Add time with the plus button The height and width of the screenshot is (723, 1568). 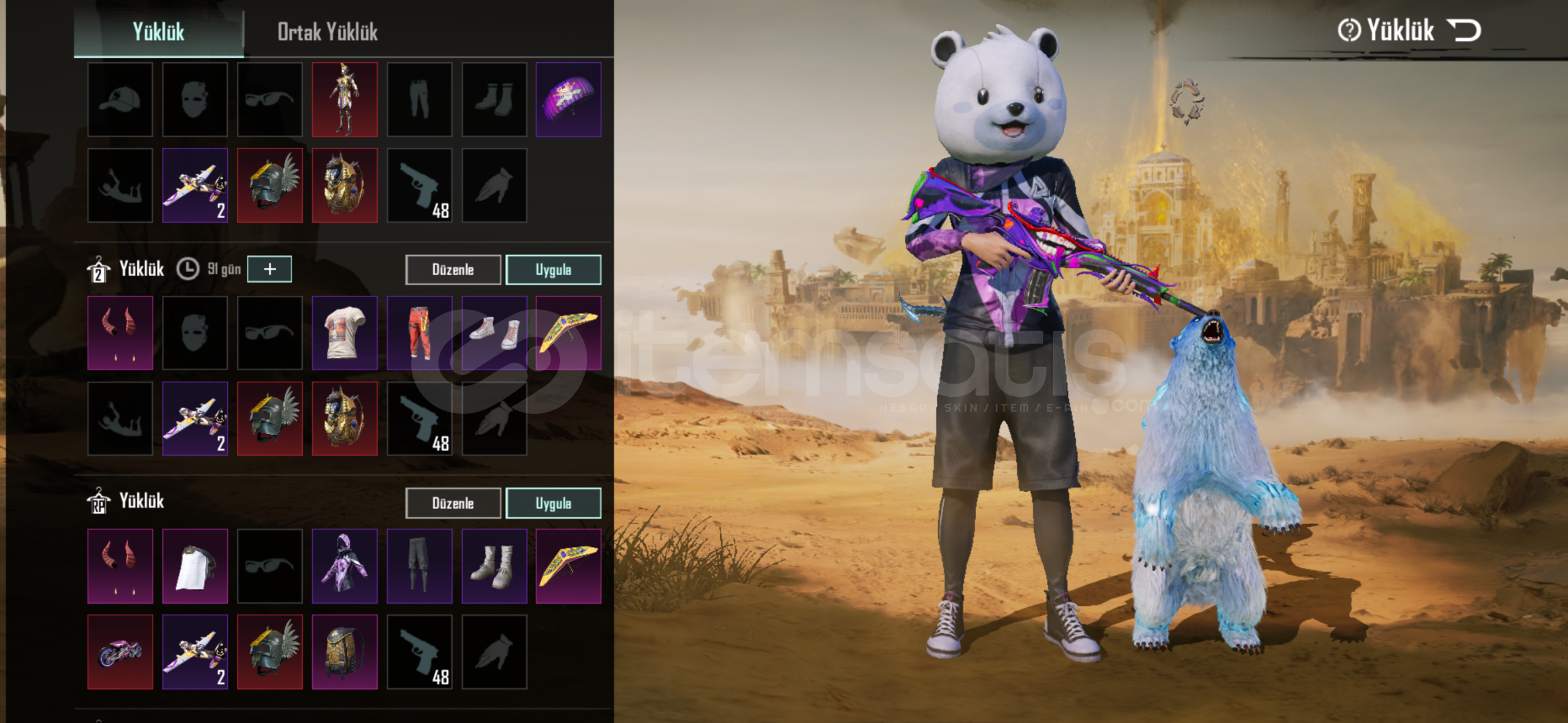pos(269,269)
